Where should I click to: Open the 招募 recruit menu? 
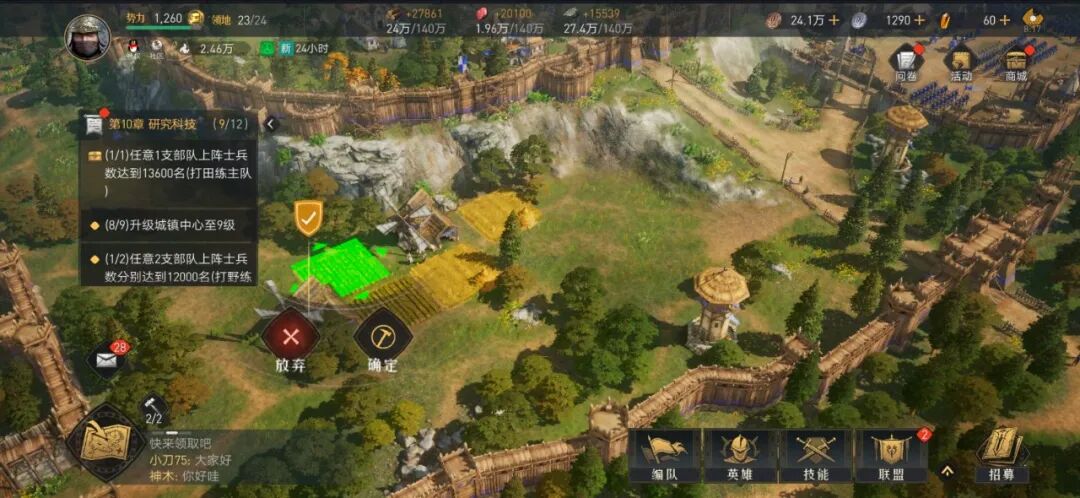pos(1002,453)
